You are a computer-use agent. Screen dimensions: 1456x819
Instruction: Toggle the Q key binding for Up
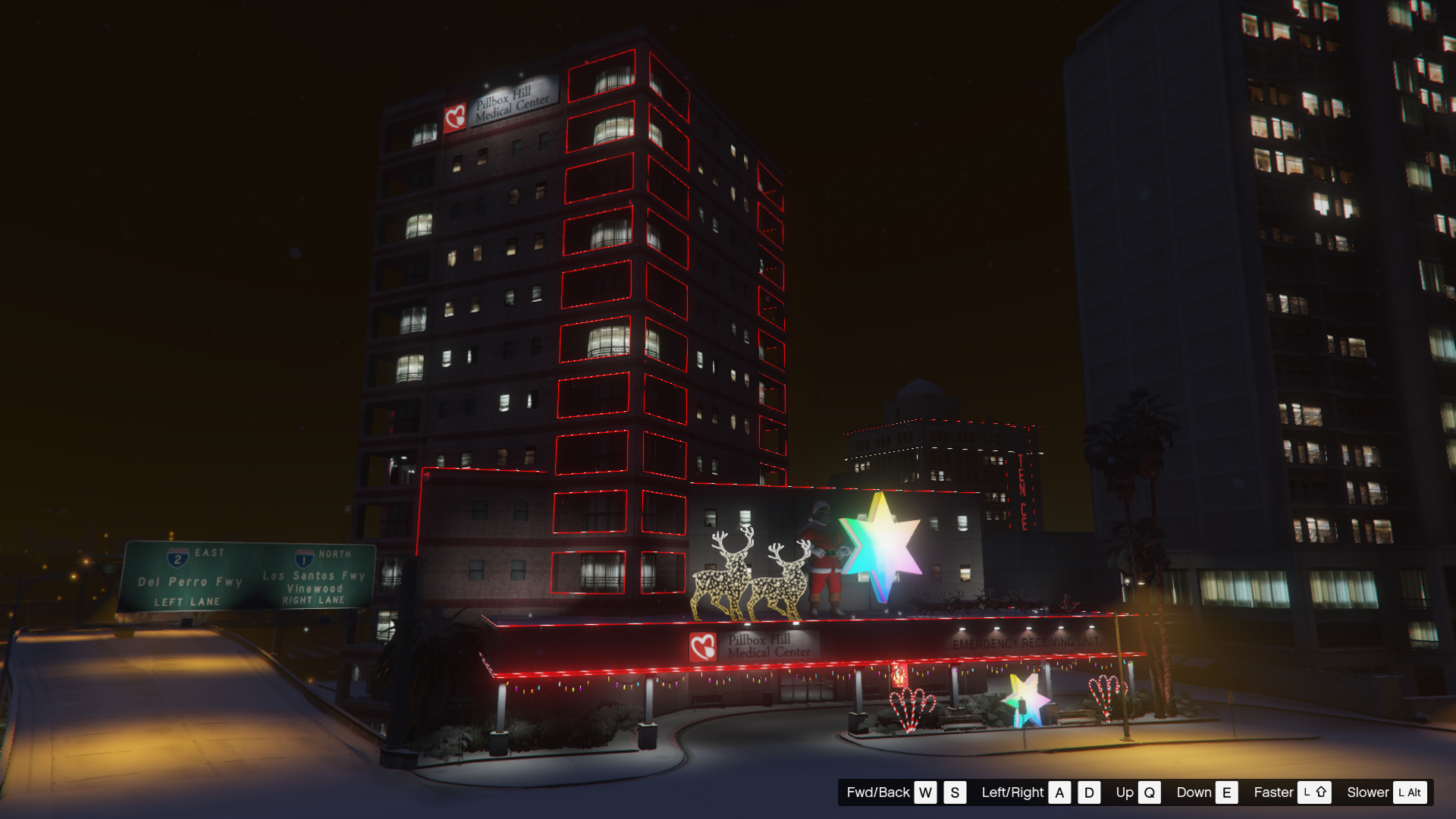(1150, 792)
